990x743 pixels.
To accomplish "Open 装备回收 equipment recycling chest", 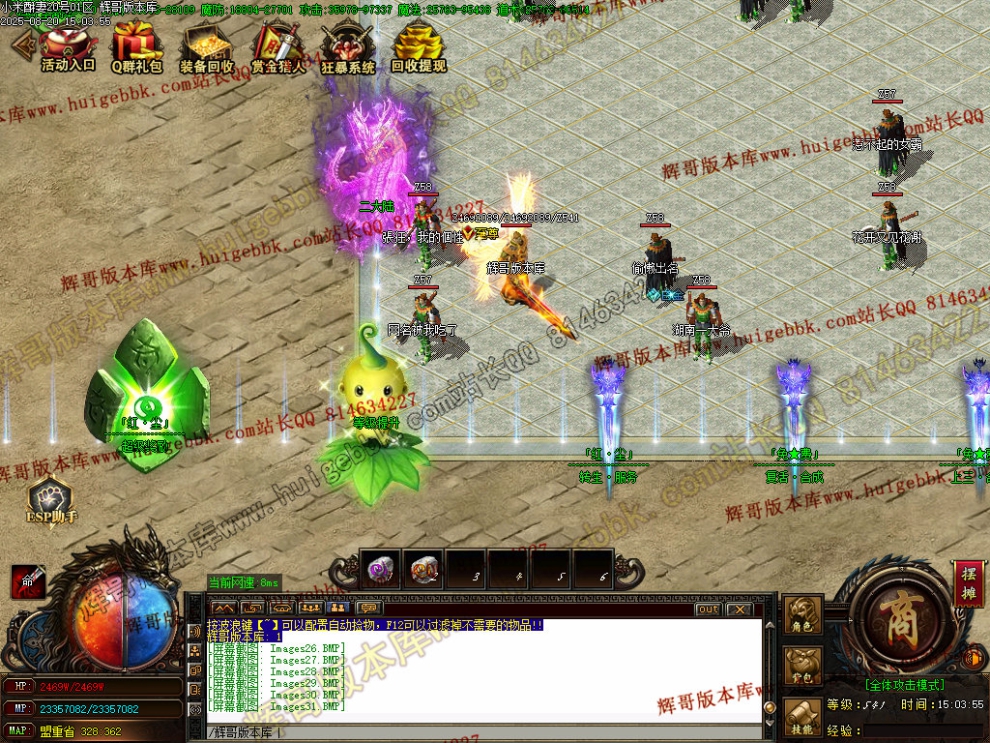I will (x=207, y=47).
